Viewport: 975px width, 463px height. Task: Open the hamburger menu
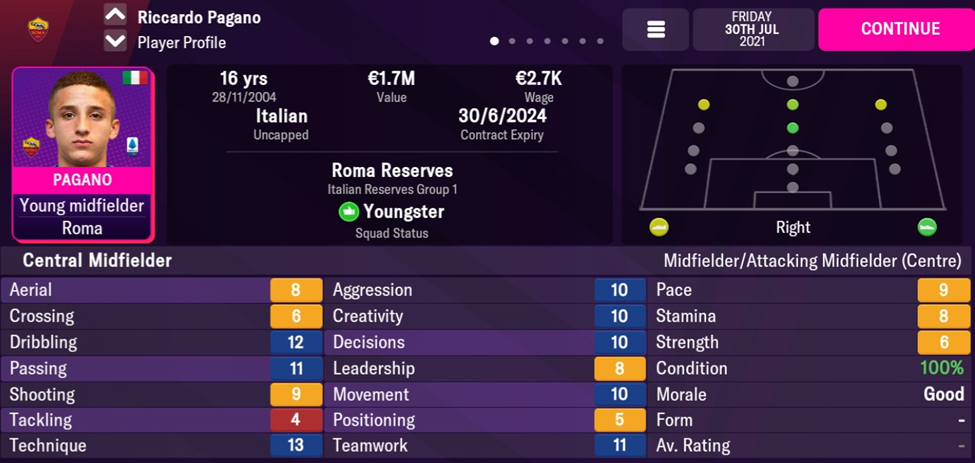pos(656,30)
